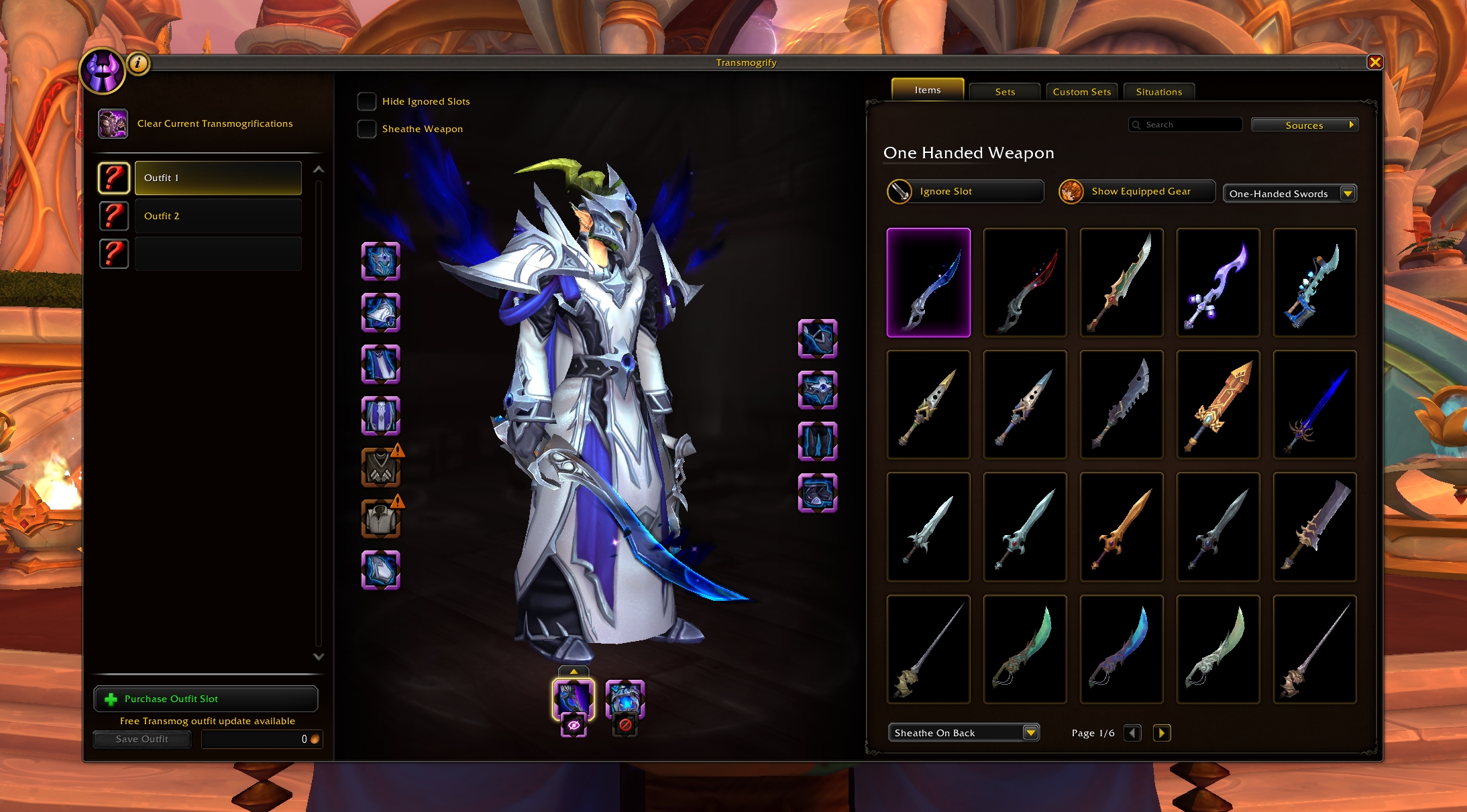The height and width of the screenshot is (812, 1467).
Task: Select the boots slot on the right side
Action: point(817,493)
